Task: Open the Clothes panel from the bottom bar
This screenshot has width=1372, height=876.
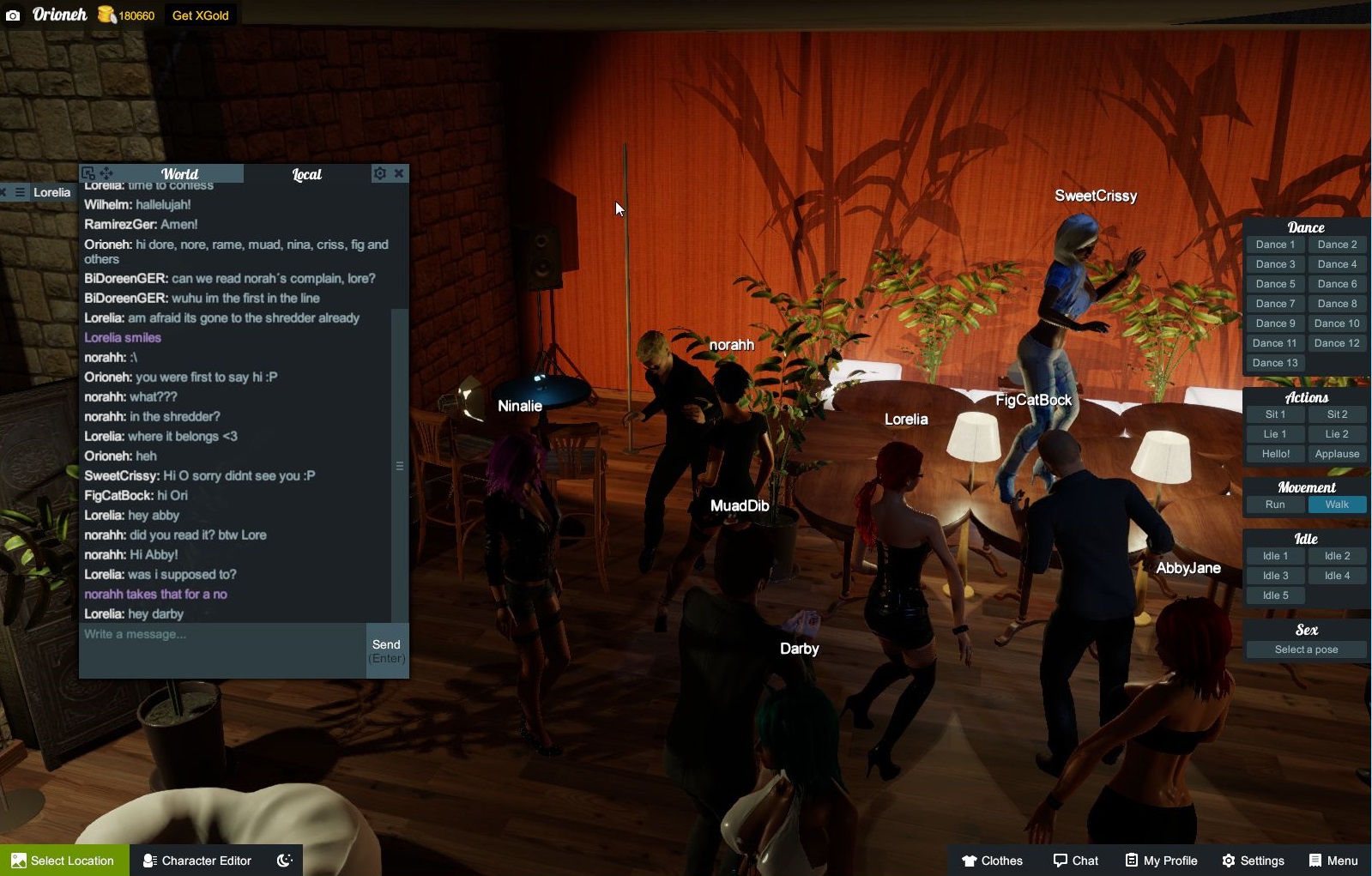Action: pyautogui.click(x=993, y=860)
